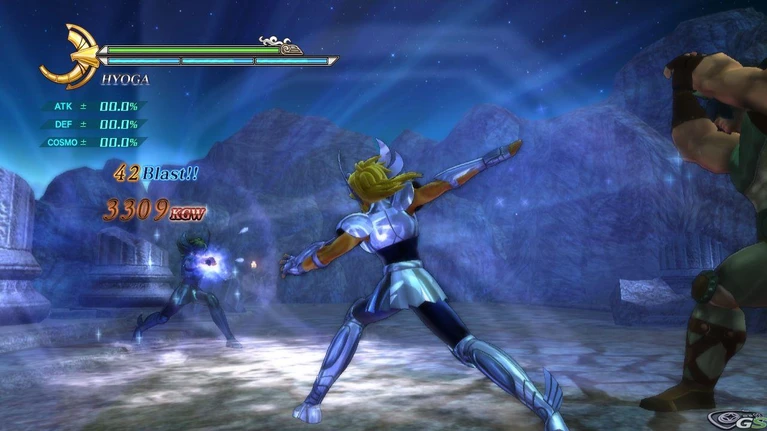Click the GS watermark logo
The height and width of the screenshot is (431, 767).
point(739,417)
